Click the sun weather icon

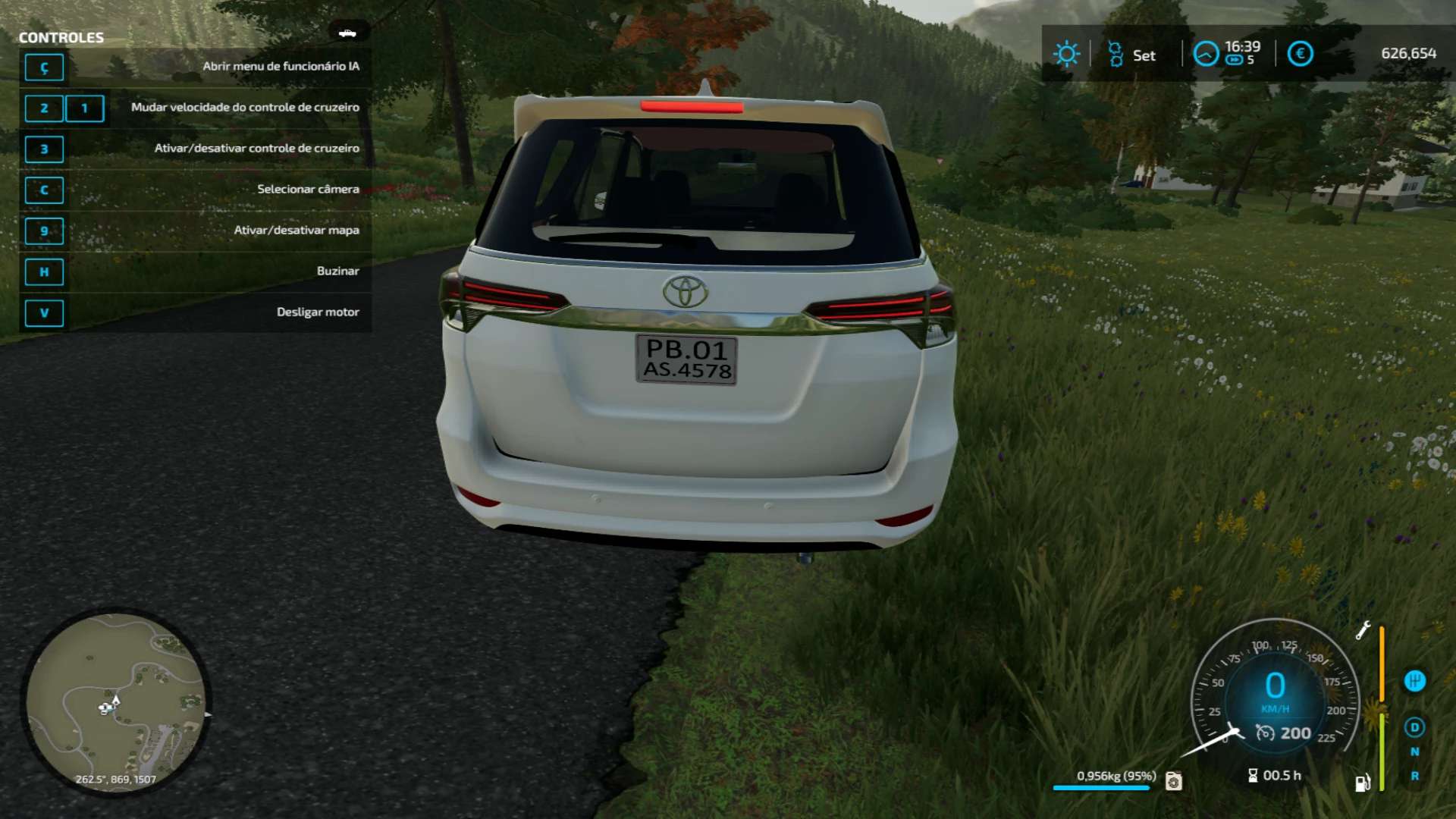coord(1066,54)
